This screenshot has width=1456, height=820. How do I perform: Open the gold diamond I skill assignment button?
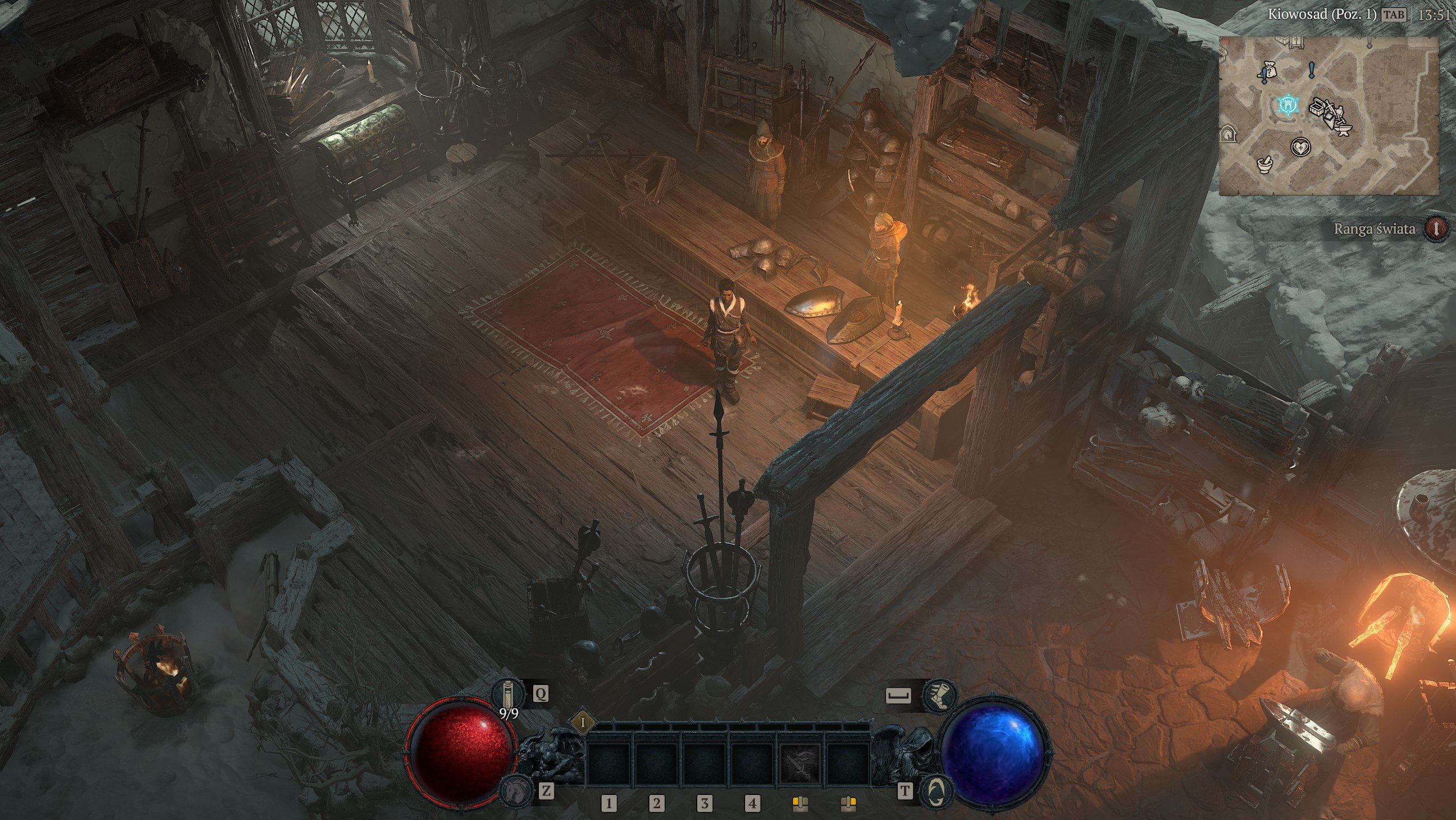pos(583,723)
